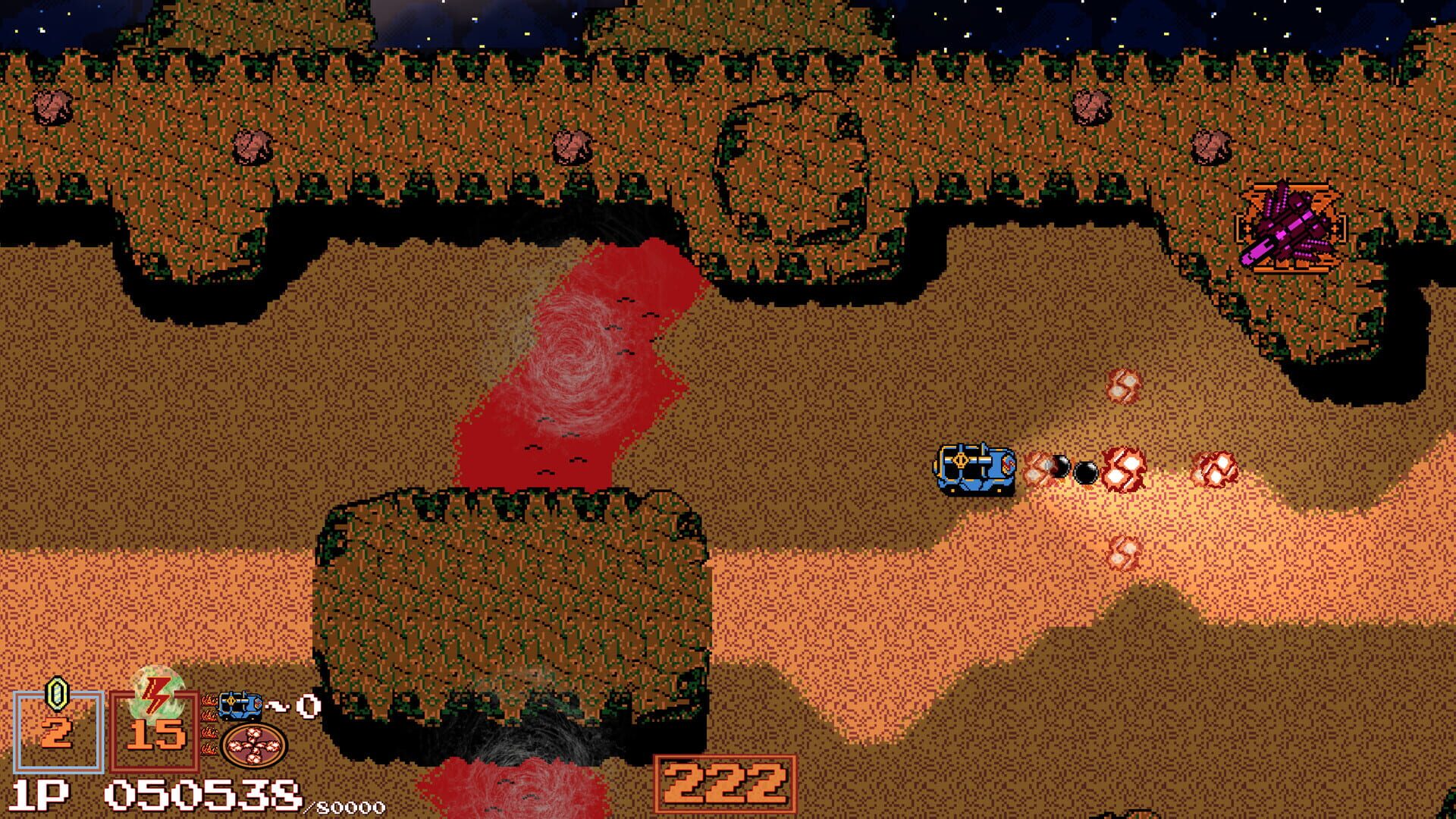Image resolution: width=1456 pixels, height=819 pixels.
Task: Click the bright explosion right of the player vehicle
Action: tap(1123, 467)
